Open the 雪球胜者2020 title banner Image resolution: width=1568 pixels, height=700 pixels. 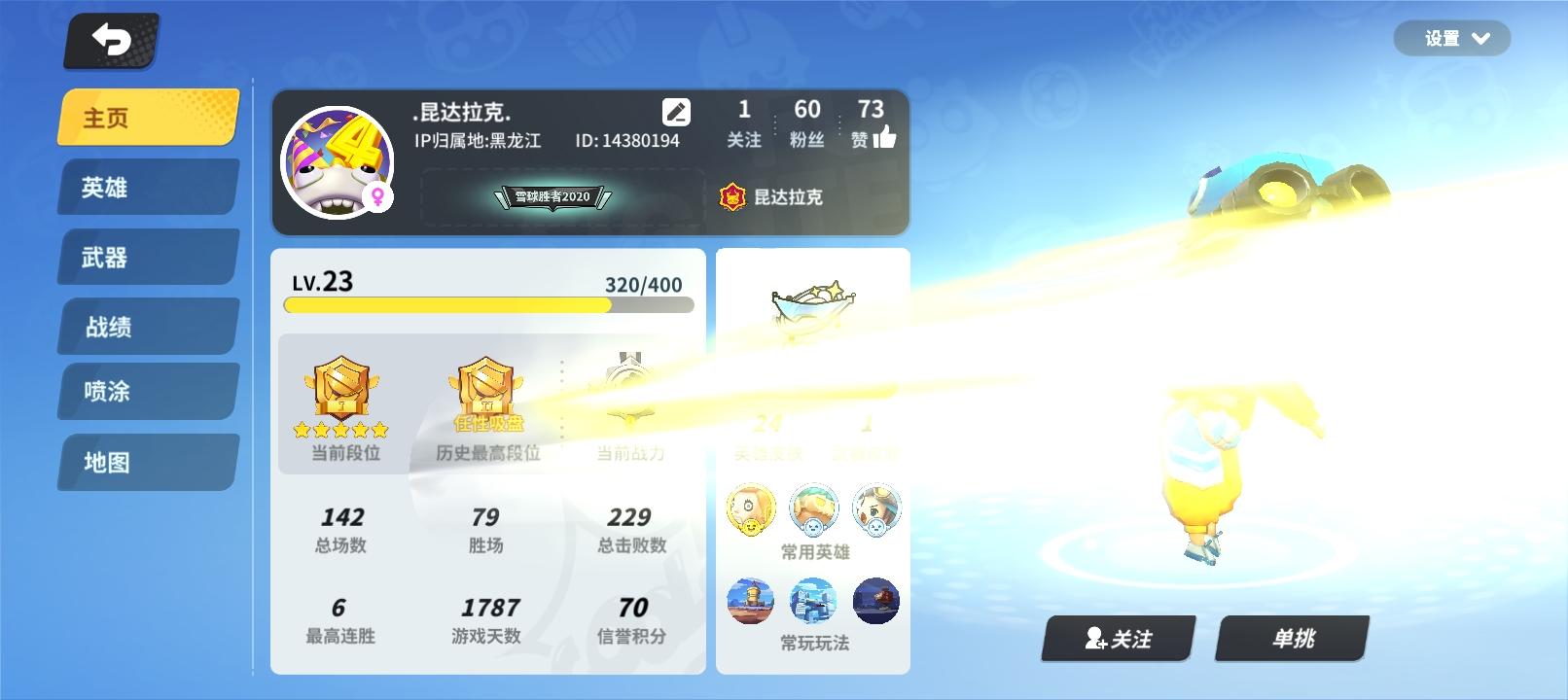554,195
